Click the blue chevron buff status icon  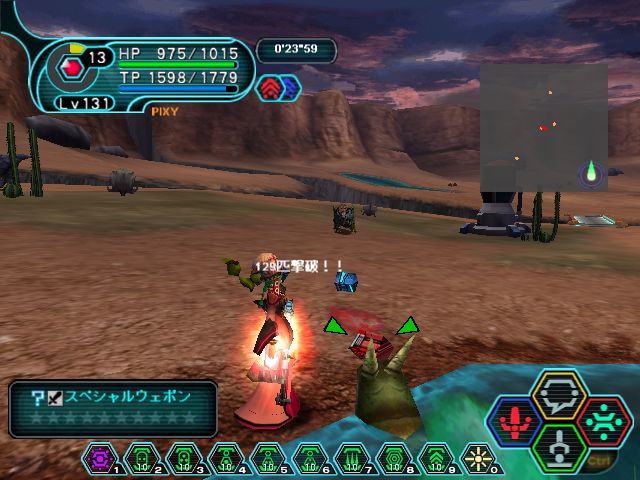click(x=290, y=88)
